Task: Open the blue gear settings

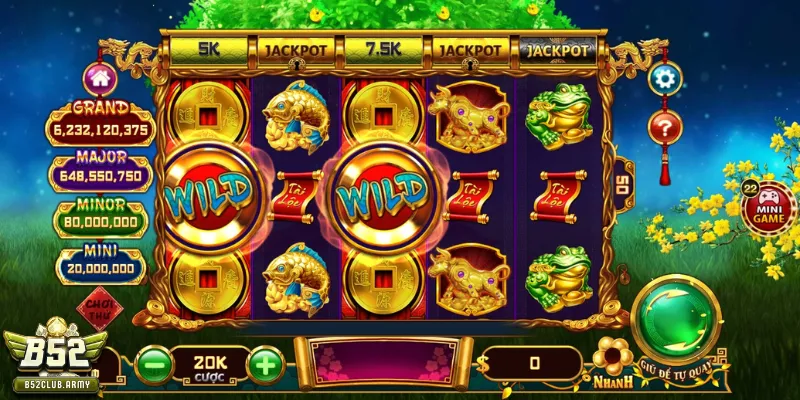Action: (664, 78)
